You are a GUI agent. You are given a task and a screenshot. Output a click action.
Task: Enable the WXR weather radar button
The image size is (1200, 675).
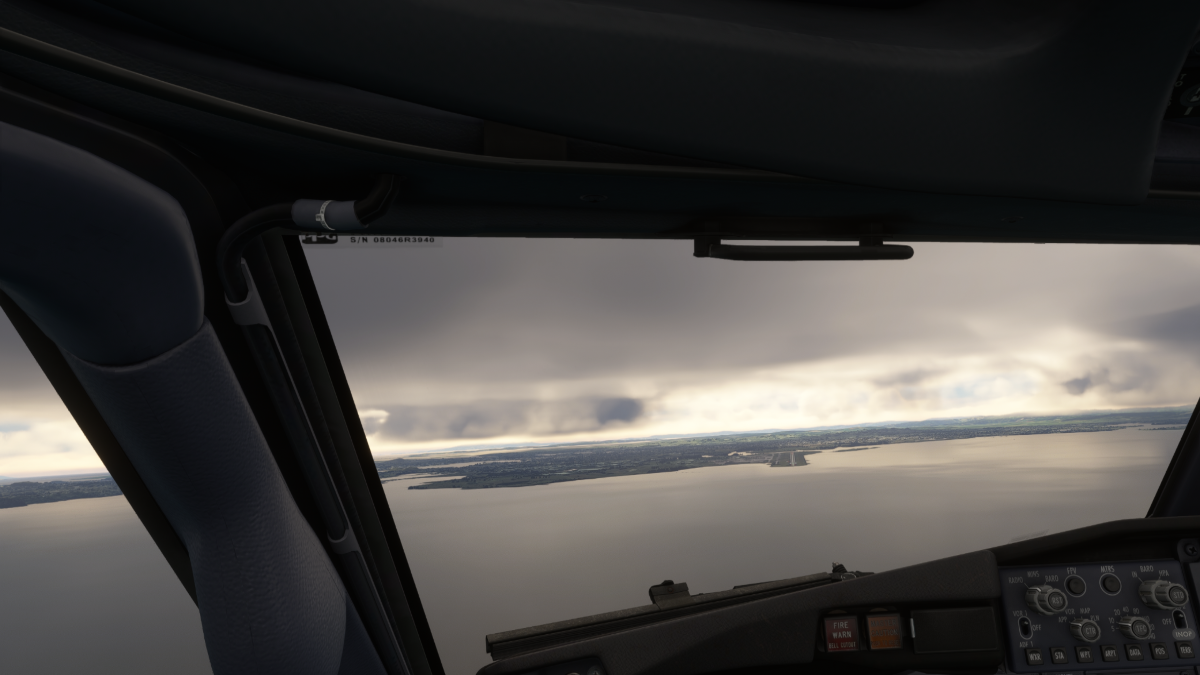[1034, 657]
